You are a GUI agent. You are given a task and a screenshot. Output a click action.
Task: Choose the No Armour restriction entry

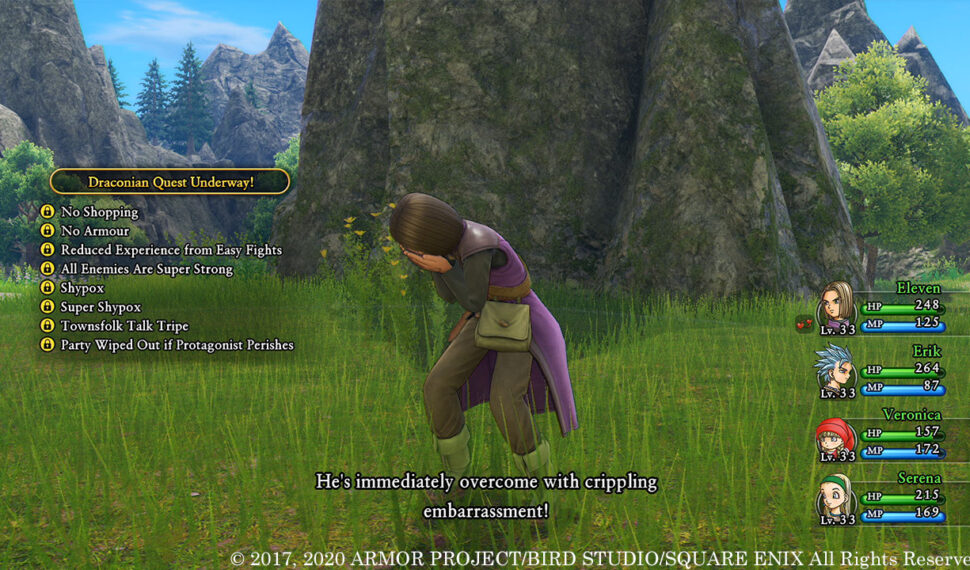tap(95, 231)
